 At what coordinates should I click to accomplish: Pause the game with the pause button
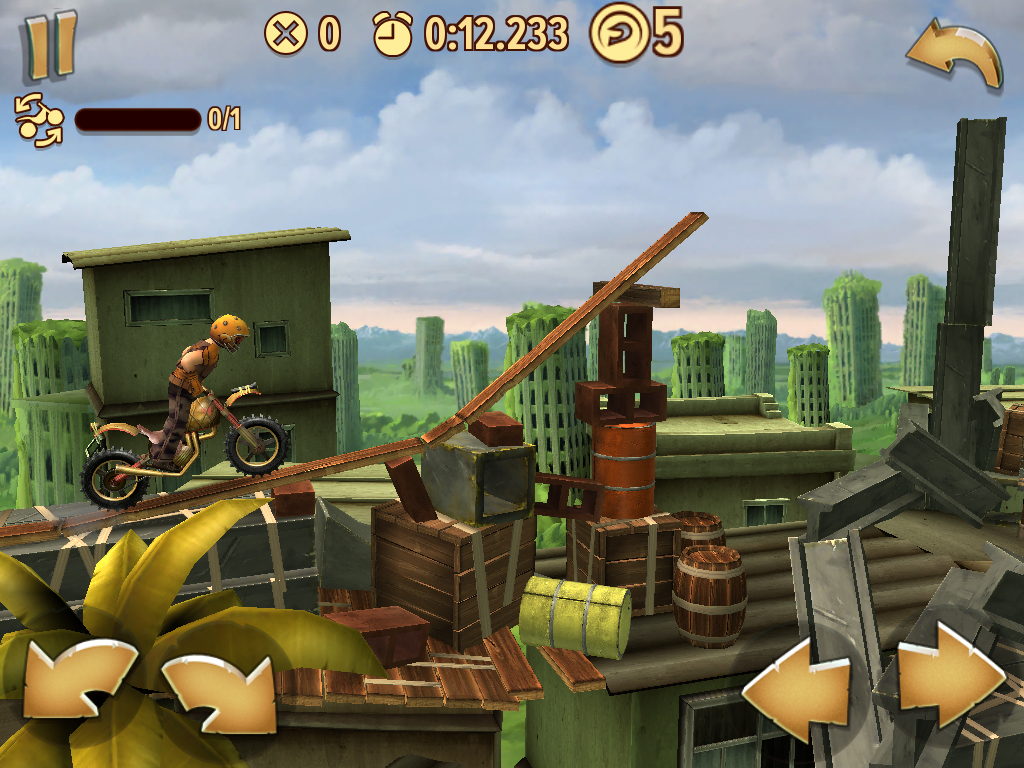[50, 46]
